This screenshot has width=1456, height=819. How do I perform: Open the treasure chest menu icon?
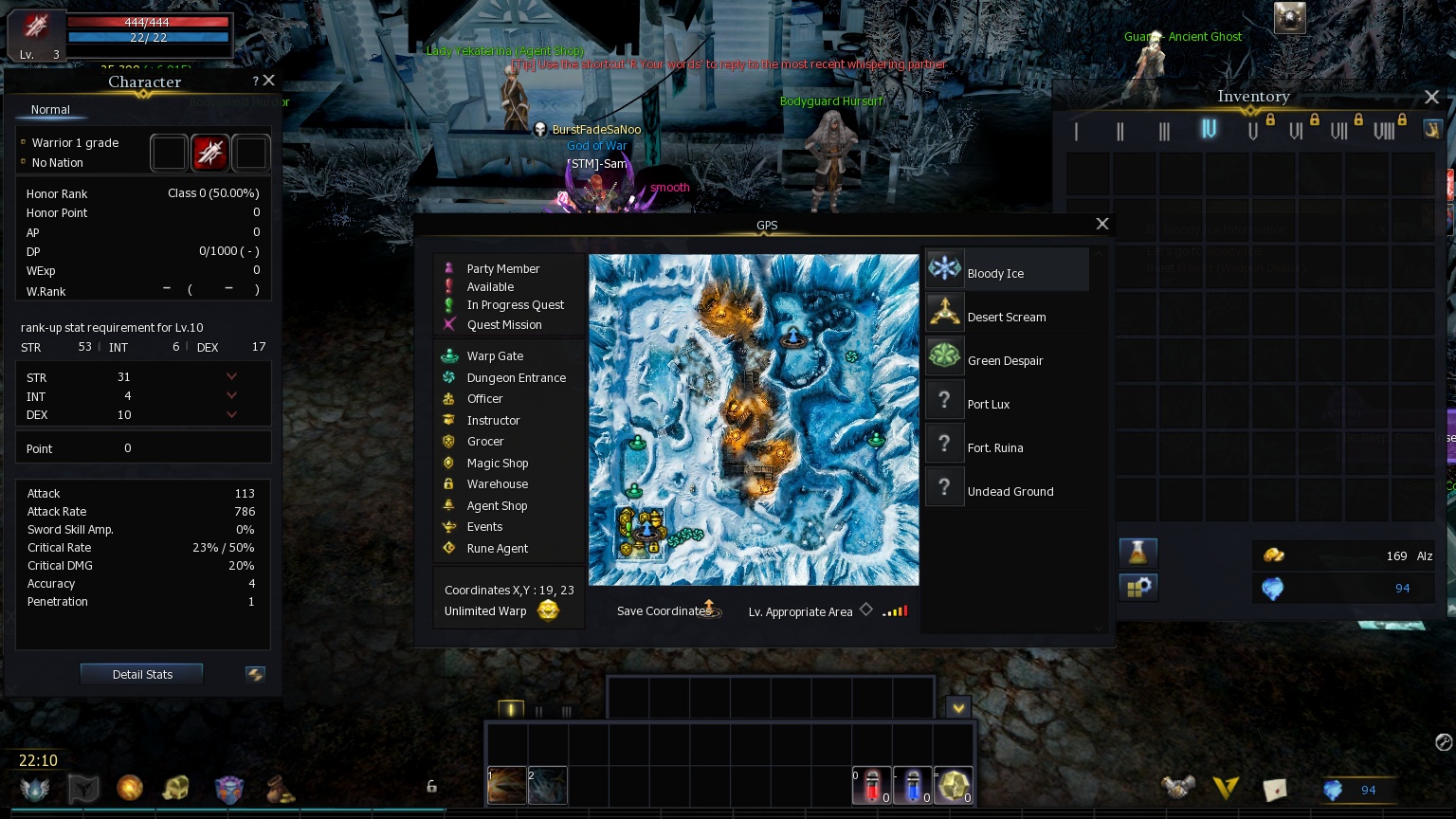click(x=176, y=788)
